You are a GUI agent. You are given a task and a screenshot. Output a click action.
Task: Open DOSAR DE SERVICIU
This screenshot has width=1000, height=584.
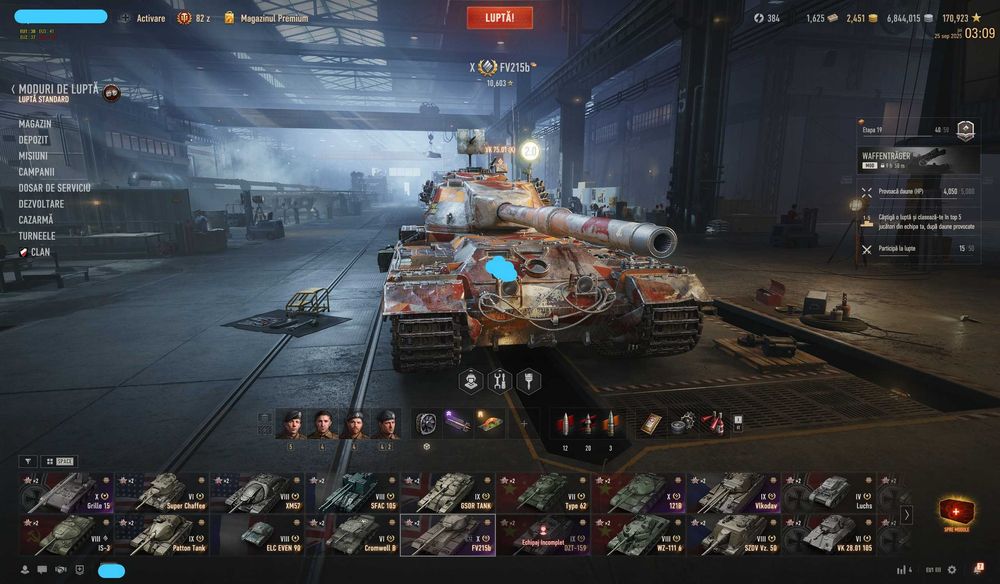coord(54,188)
